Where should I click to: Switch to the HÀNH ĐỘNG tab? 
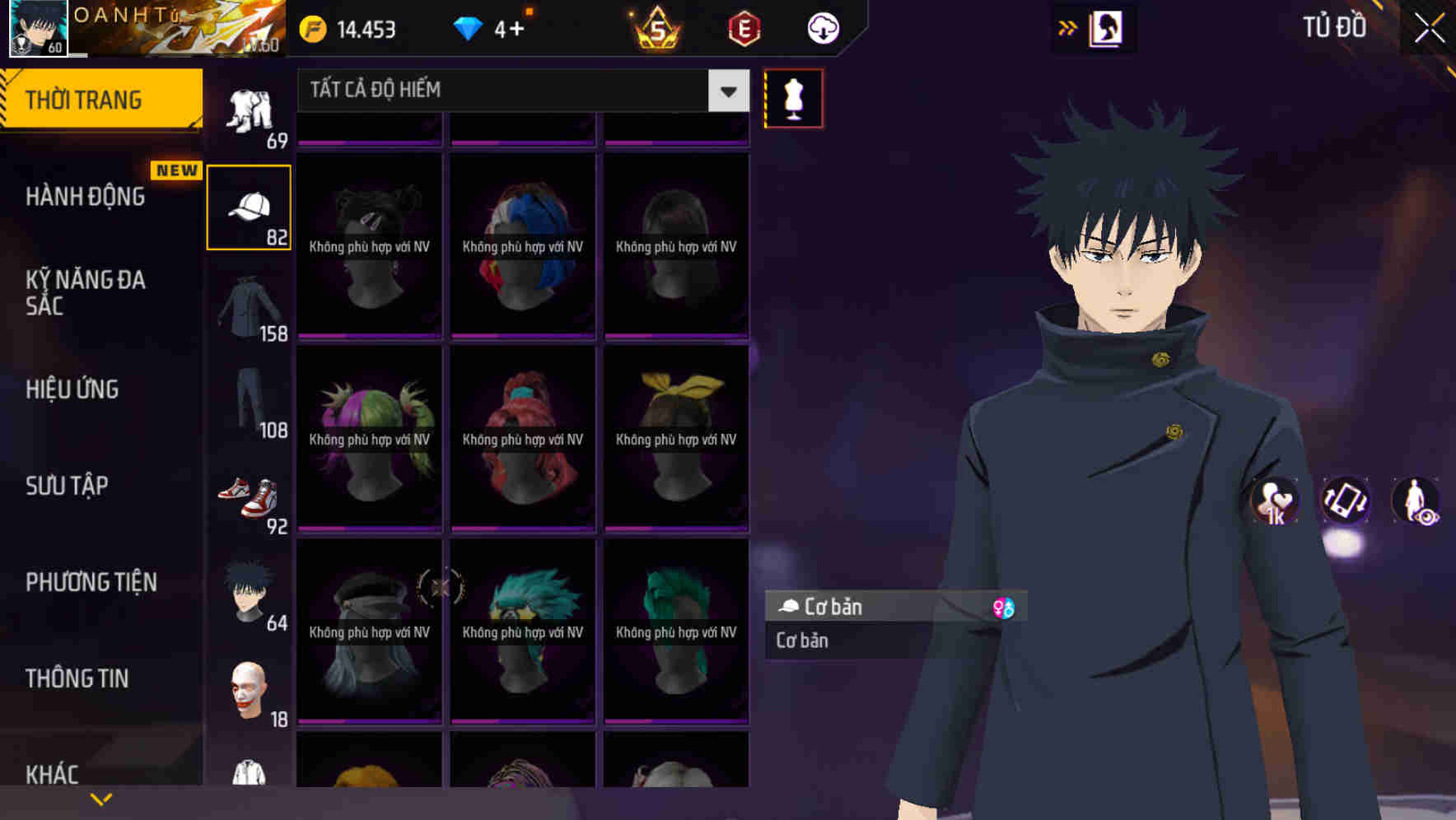tap(86, 196)
